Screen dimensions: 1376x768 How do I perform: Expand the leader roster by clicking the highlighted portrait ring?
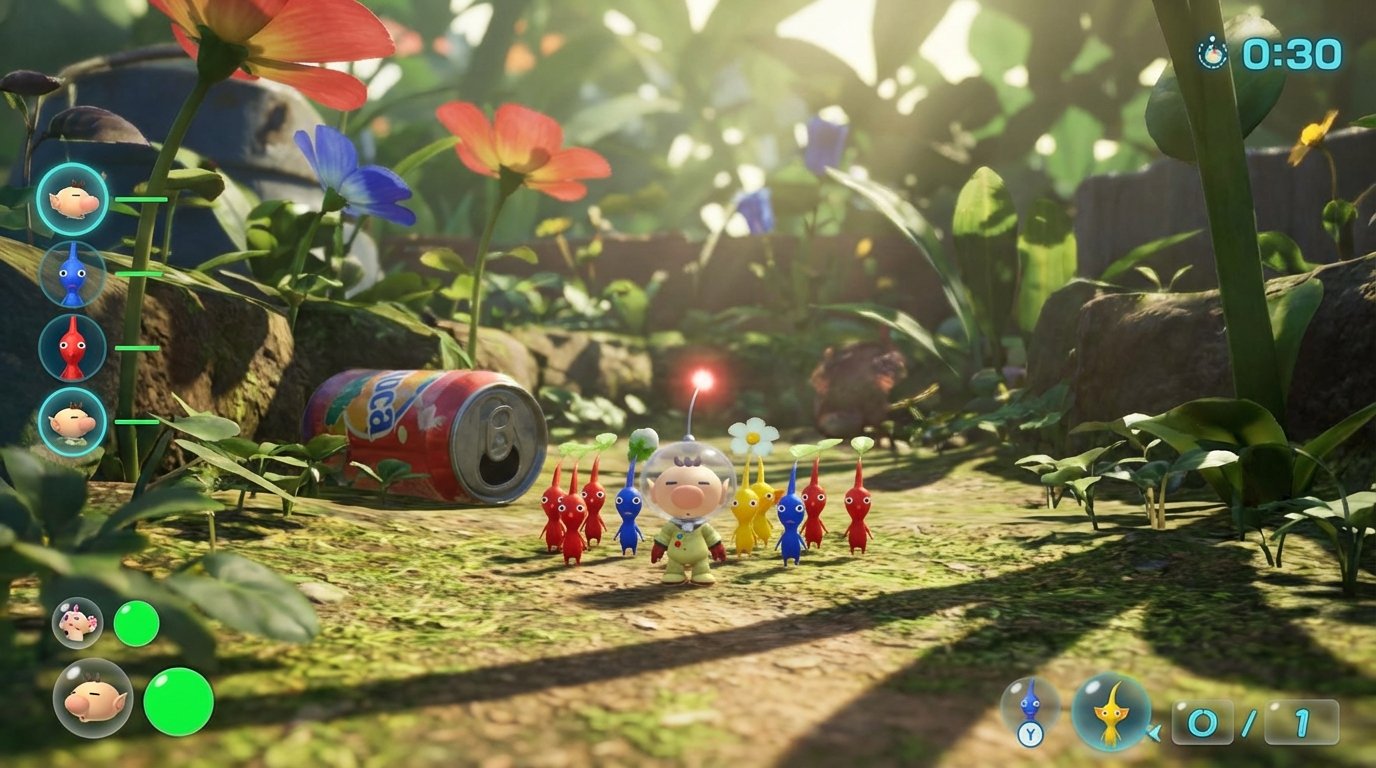coord(70,198)
